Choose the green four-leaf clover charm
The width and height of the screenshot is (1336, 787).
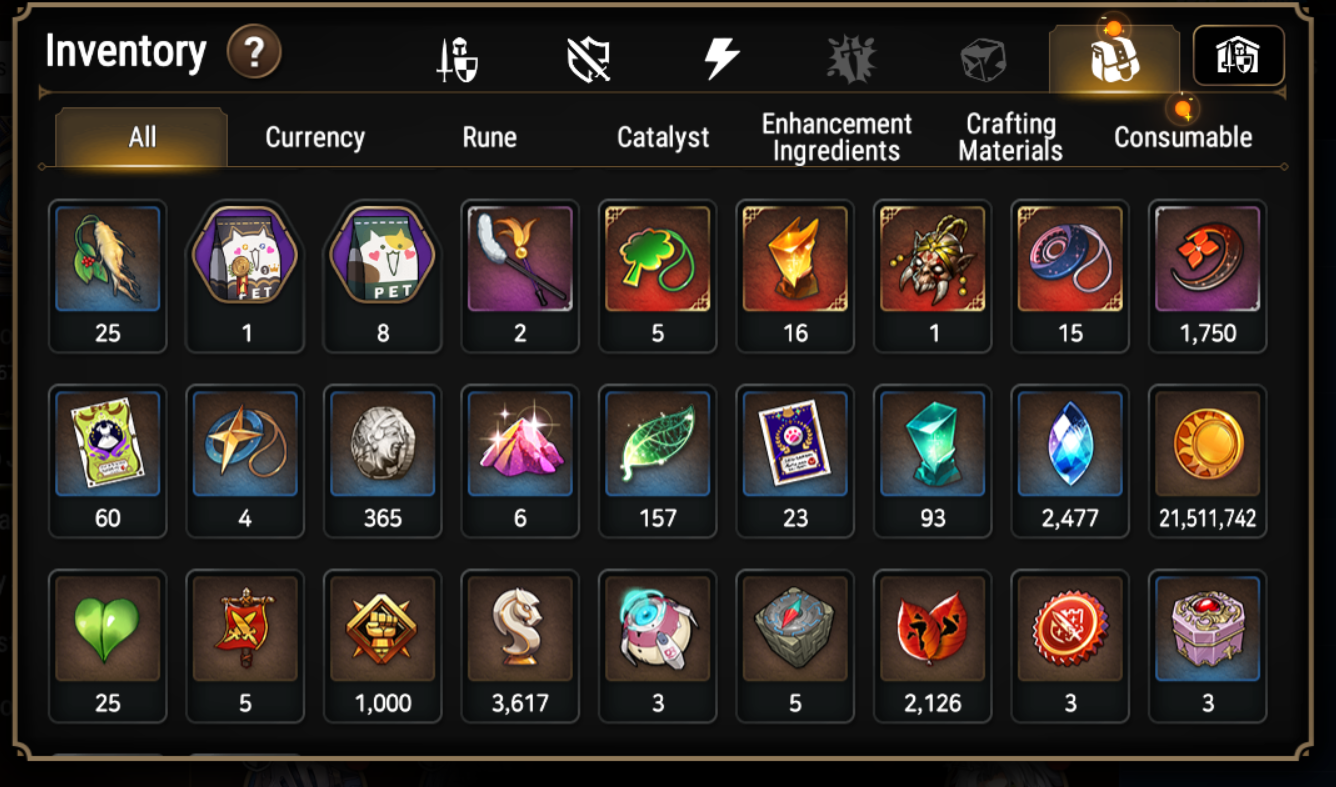[x=658, y=260]
